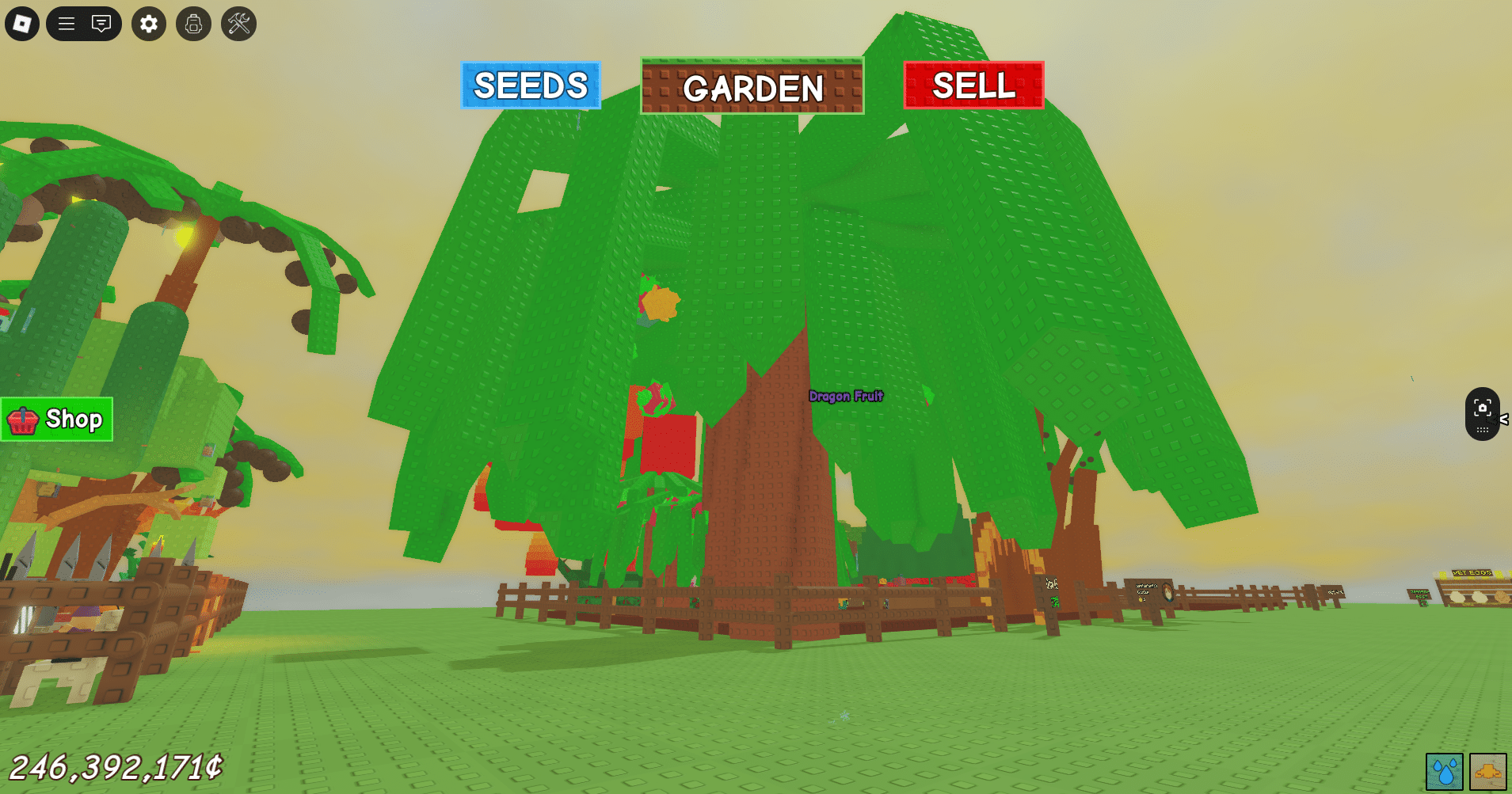1512x794 pixels.
Task: Open the Roblox home menu icon
Action: coord(21,24)
